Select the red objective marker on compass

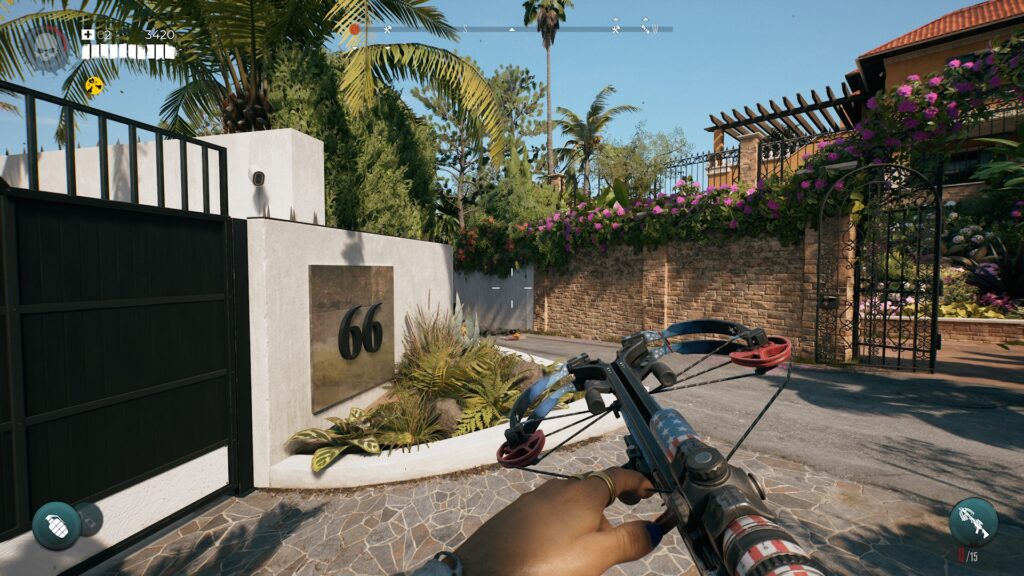[354, 29]
